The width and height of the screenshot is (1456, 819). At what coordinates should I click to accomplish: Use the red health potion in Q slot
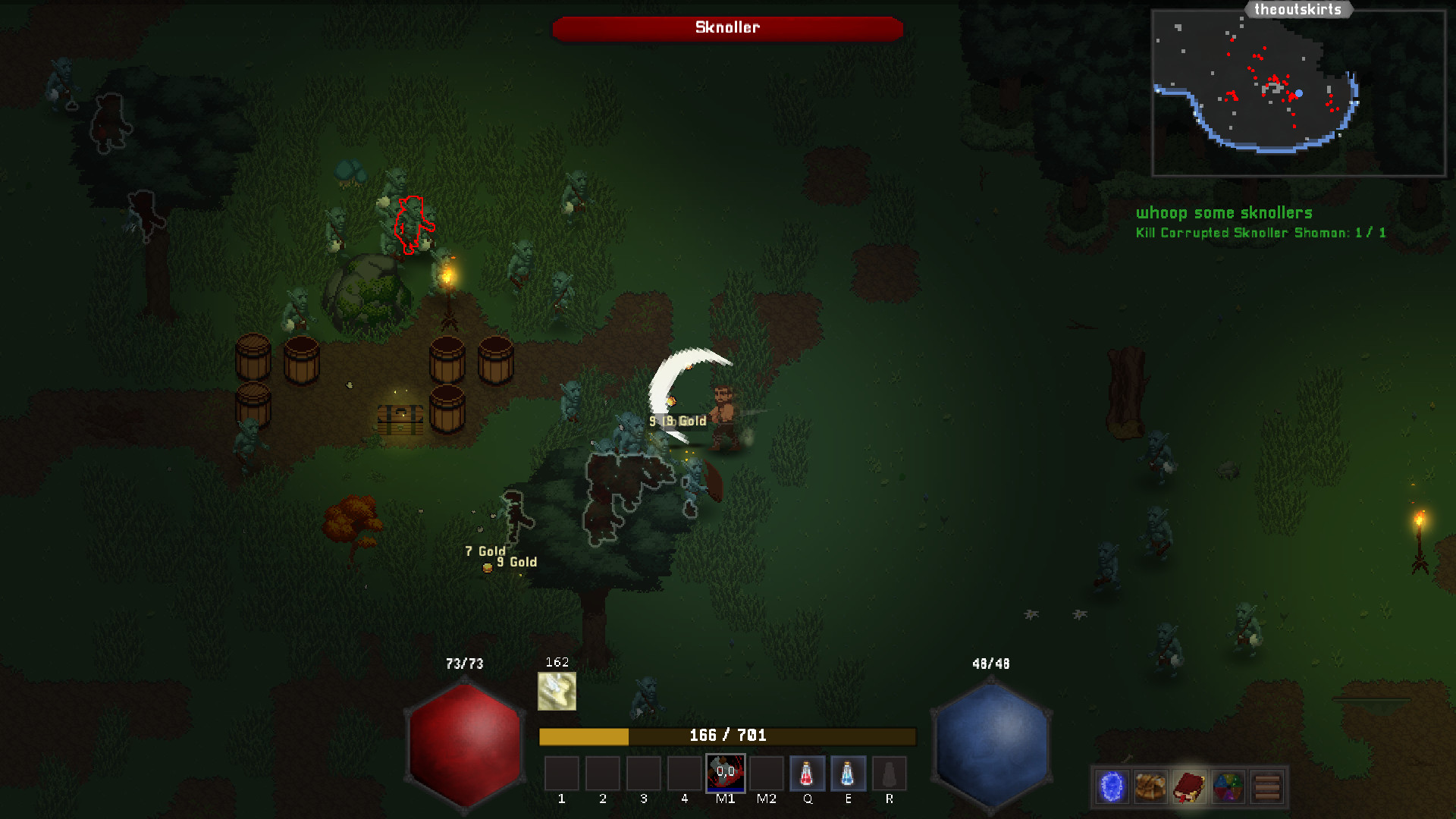coord(808,772)
